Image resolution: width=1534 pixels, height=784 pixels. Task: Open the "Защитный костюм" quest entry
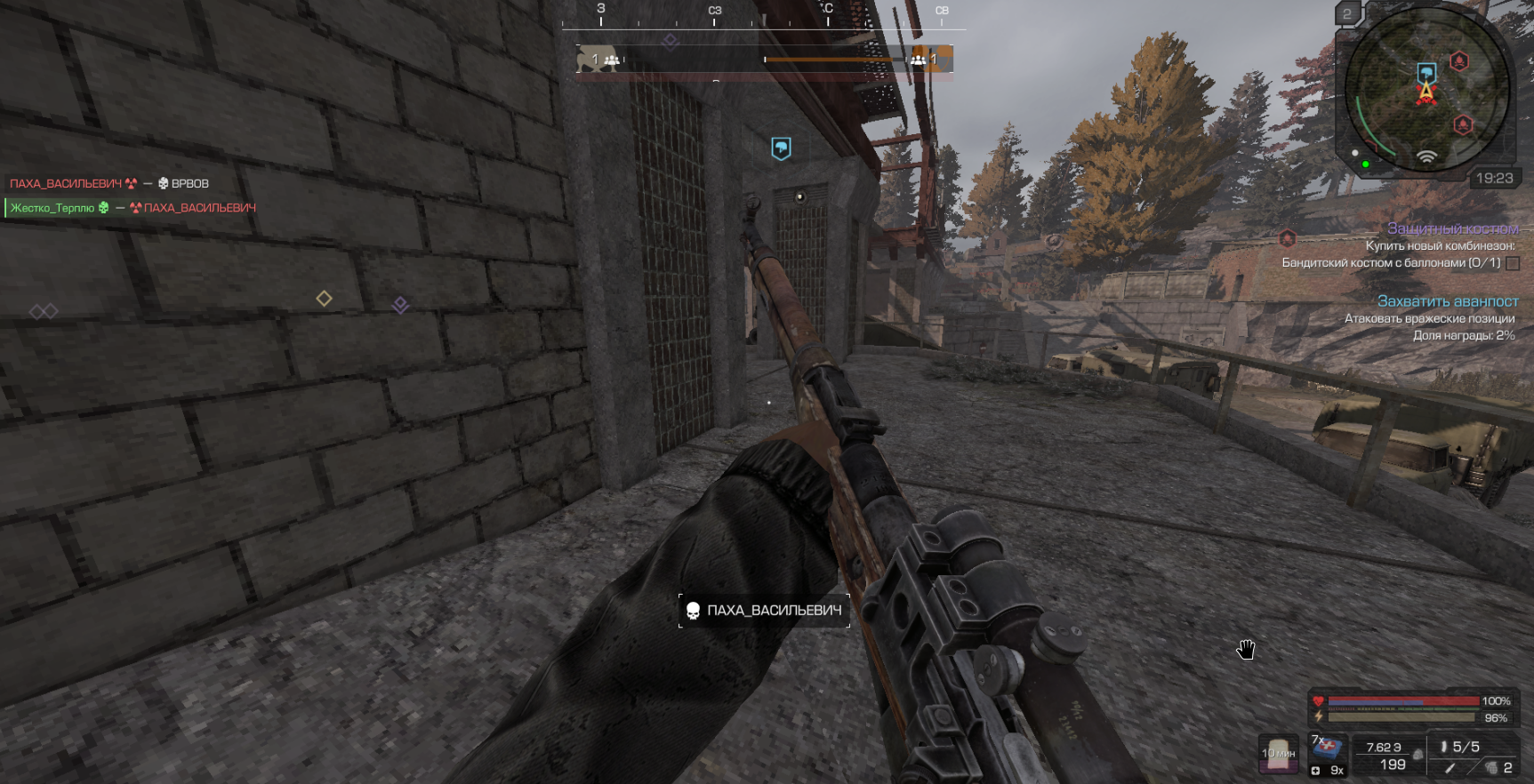click(1452, 228)
